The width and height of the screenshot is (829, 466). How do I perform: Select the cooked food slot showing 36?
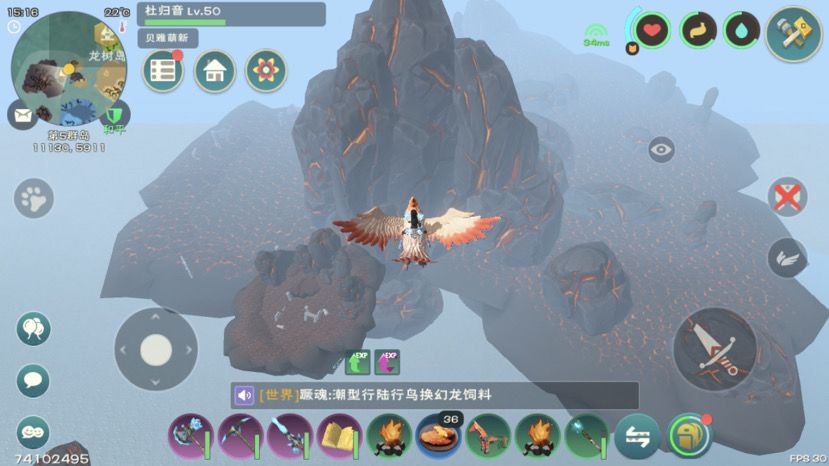(439, 436)
